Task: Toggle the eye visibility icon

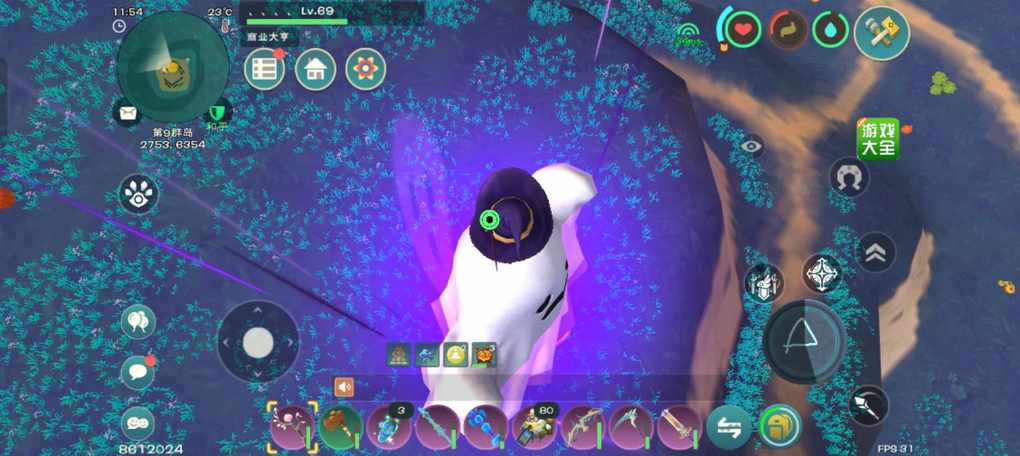Action: click(x=752, y=146)
